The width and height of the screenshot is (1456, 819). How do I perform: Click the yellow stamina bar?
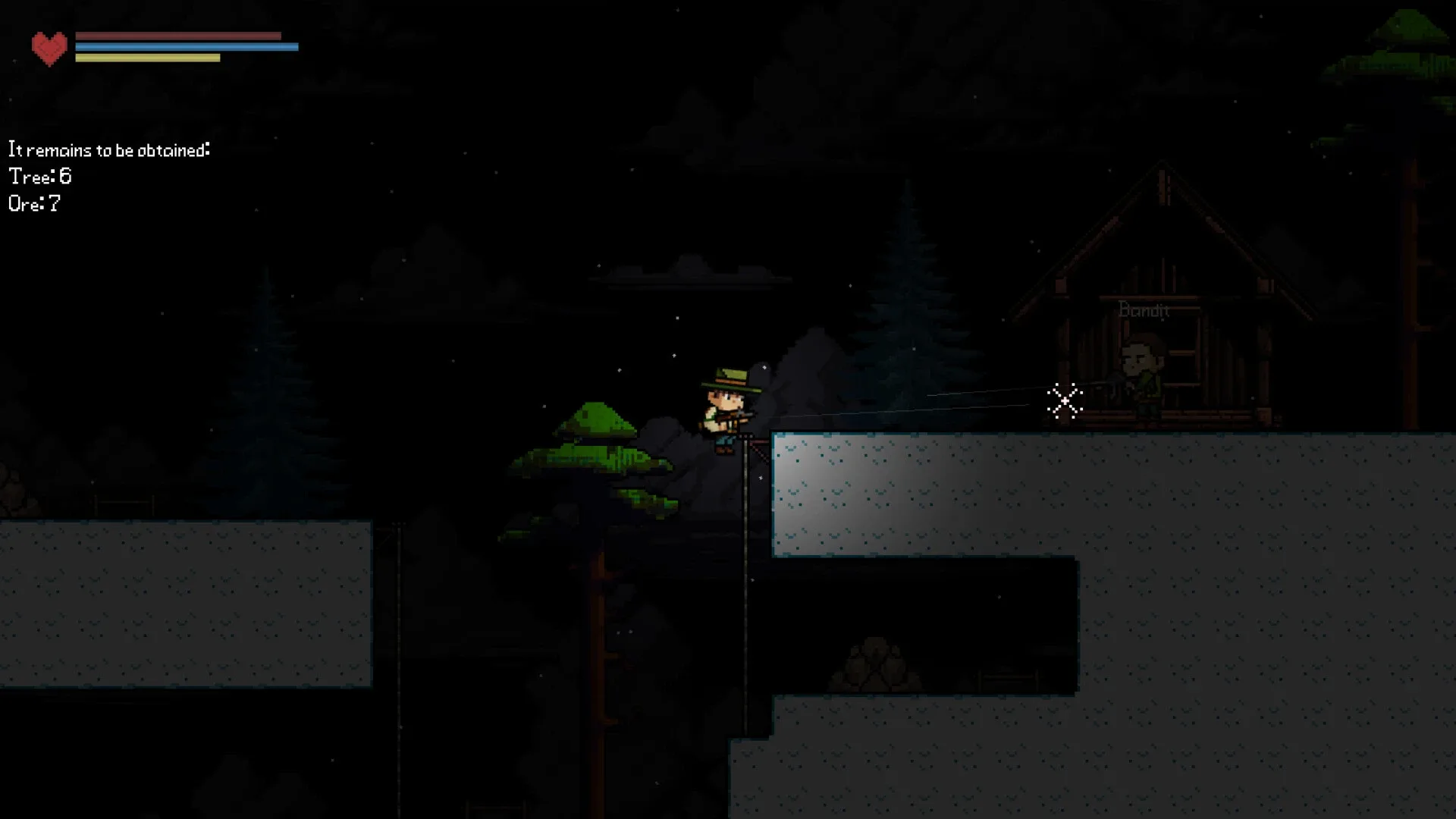148,56
